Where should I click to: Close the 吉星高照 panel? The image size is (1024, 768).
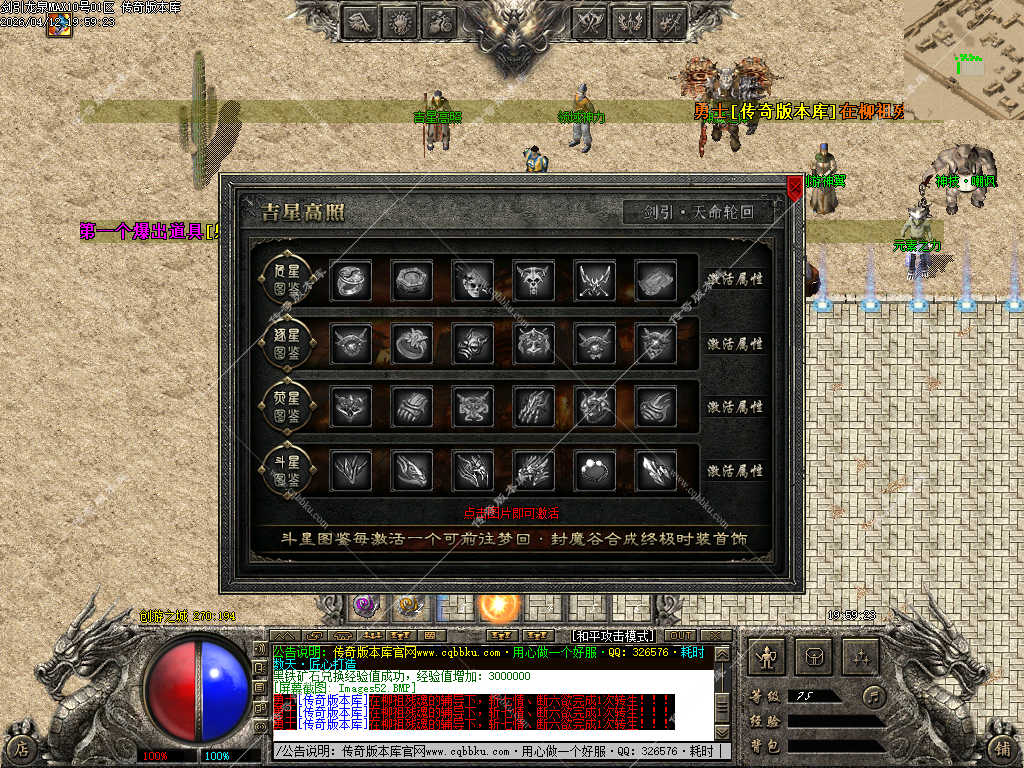pyautogui.click(x=795, y=187)
